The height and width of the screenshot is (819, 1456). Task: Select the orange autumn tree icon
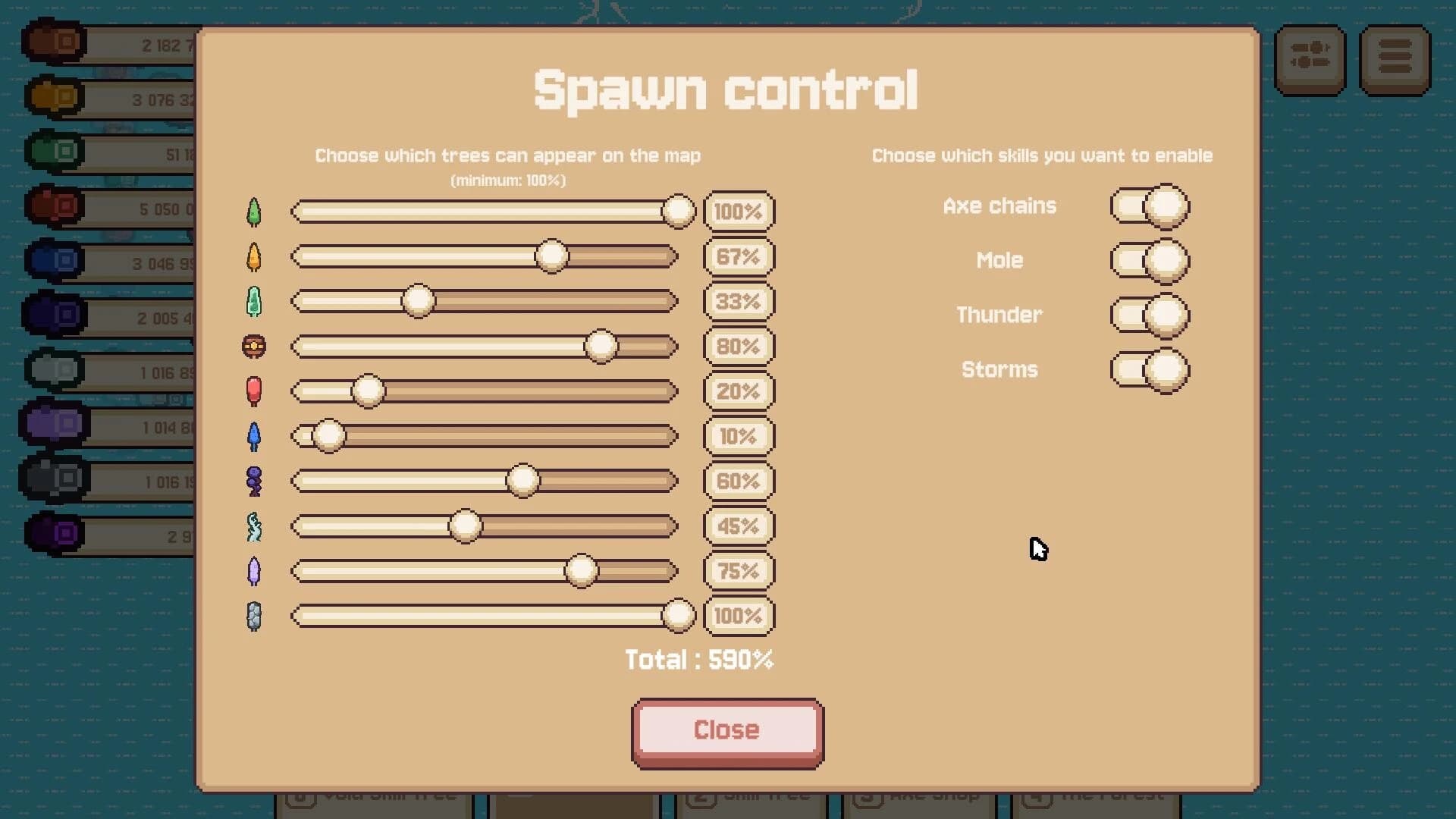click(254, 256)
